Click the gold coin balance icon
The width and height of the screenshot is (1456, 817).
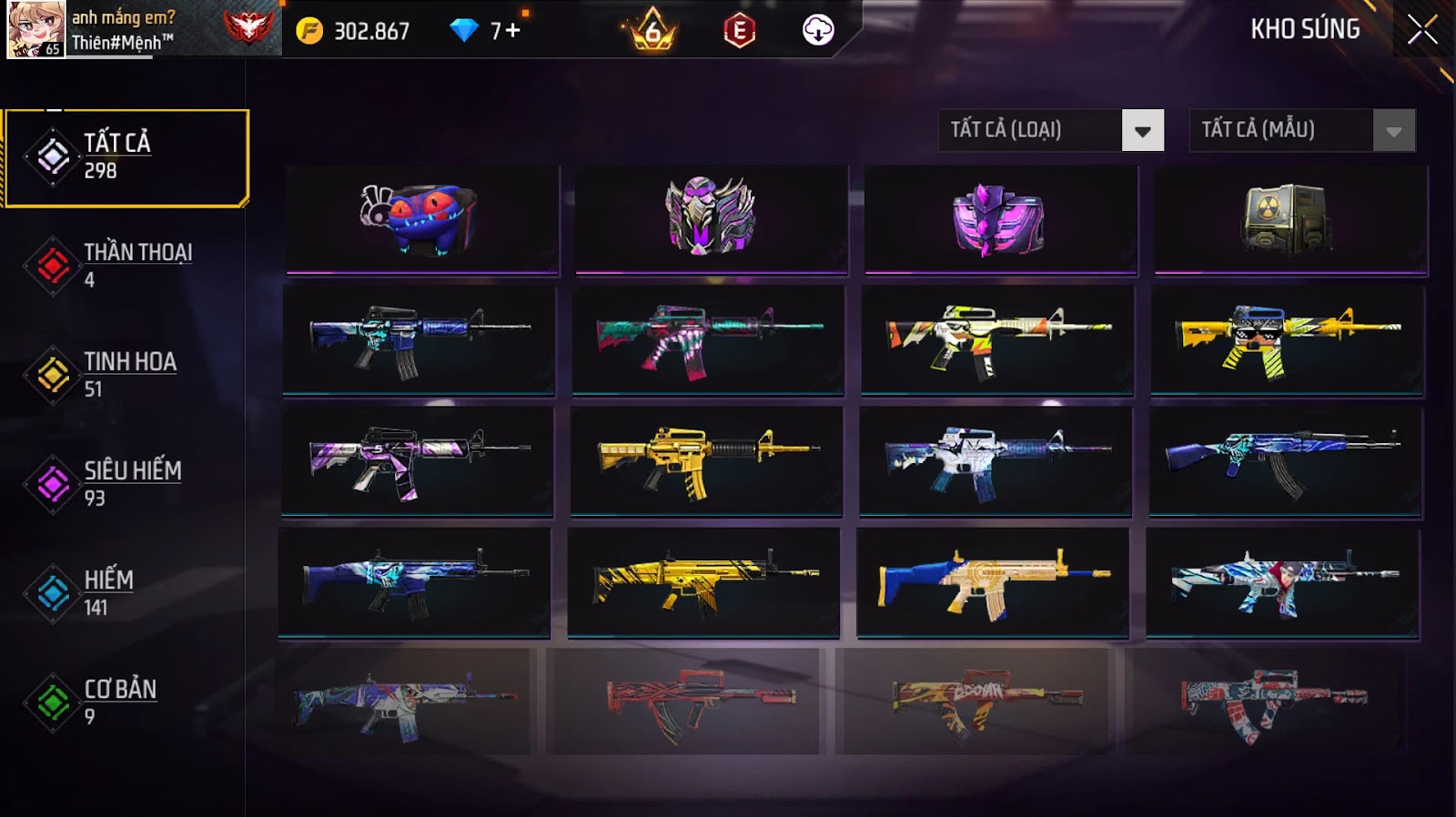point(309,31)
